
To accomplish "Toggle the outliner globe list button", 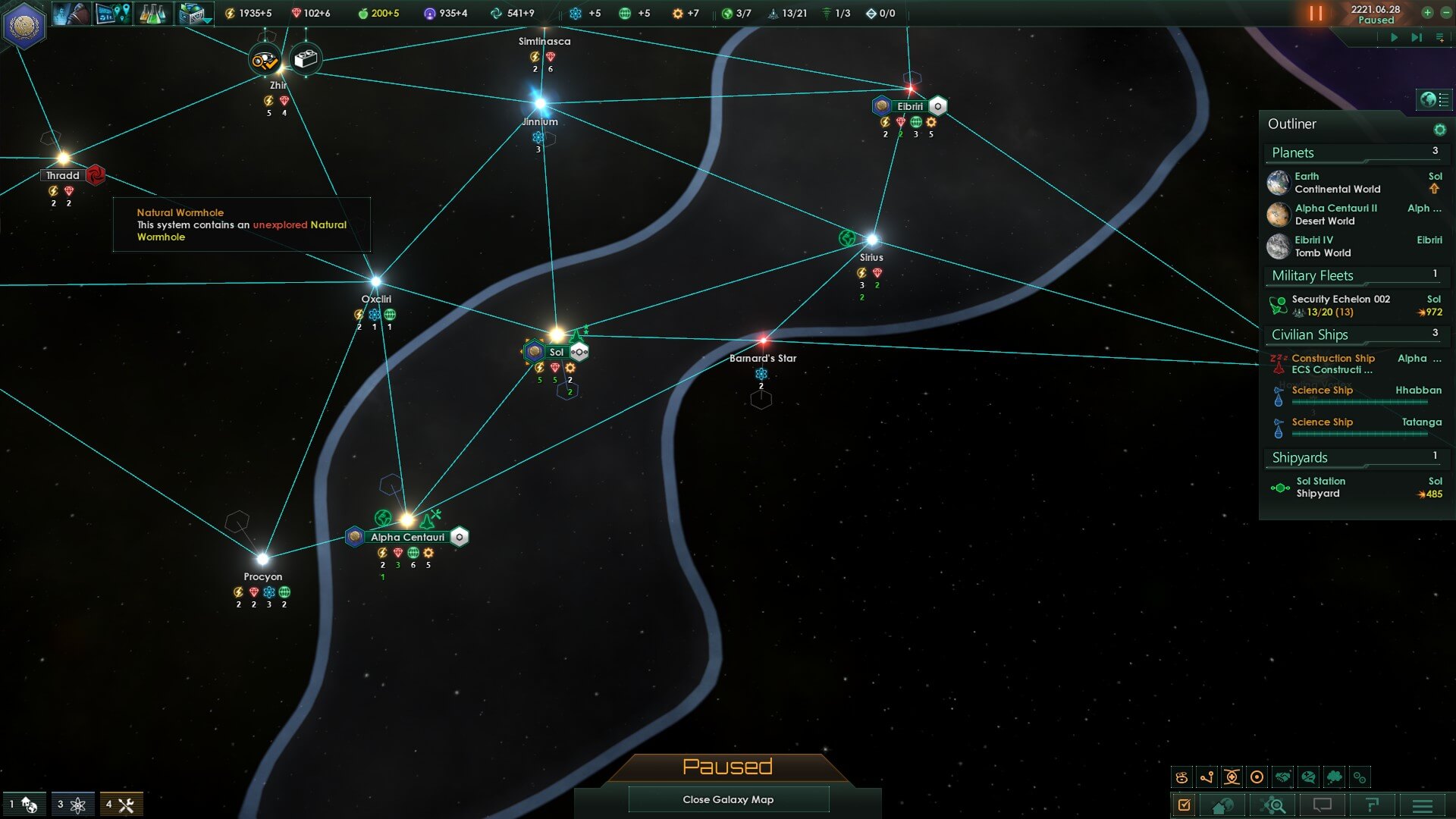I will coord(1434,99).
